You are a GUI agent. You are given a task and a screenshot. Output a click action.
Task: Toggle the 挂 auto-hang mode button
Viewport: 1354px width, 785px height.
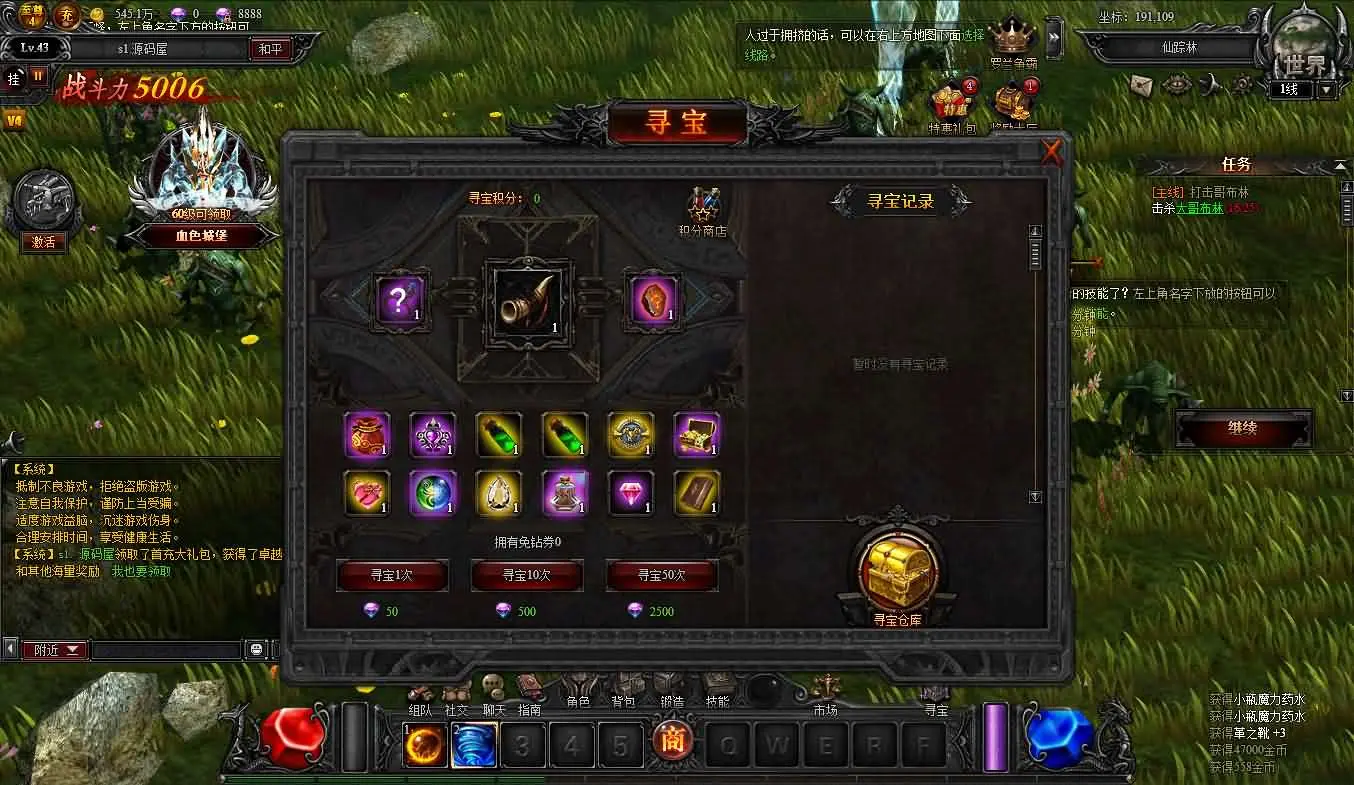pos(13,80)
